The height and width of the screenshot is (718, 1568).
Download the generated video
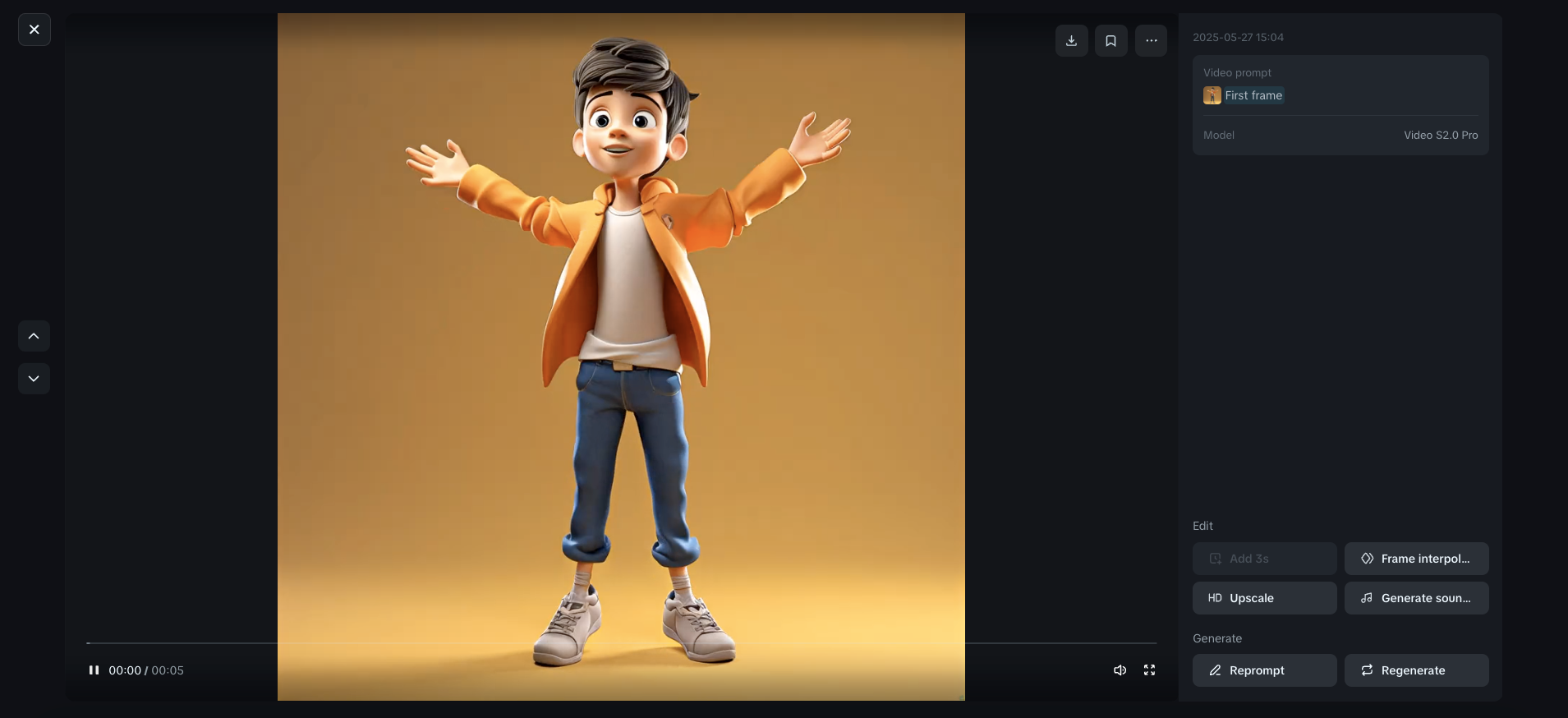coord(1071,39)
